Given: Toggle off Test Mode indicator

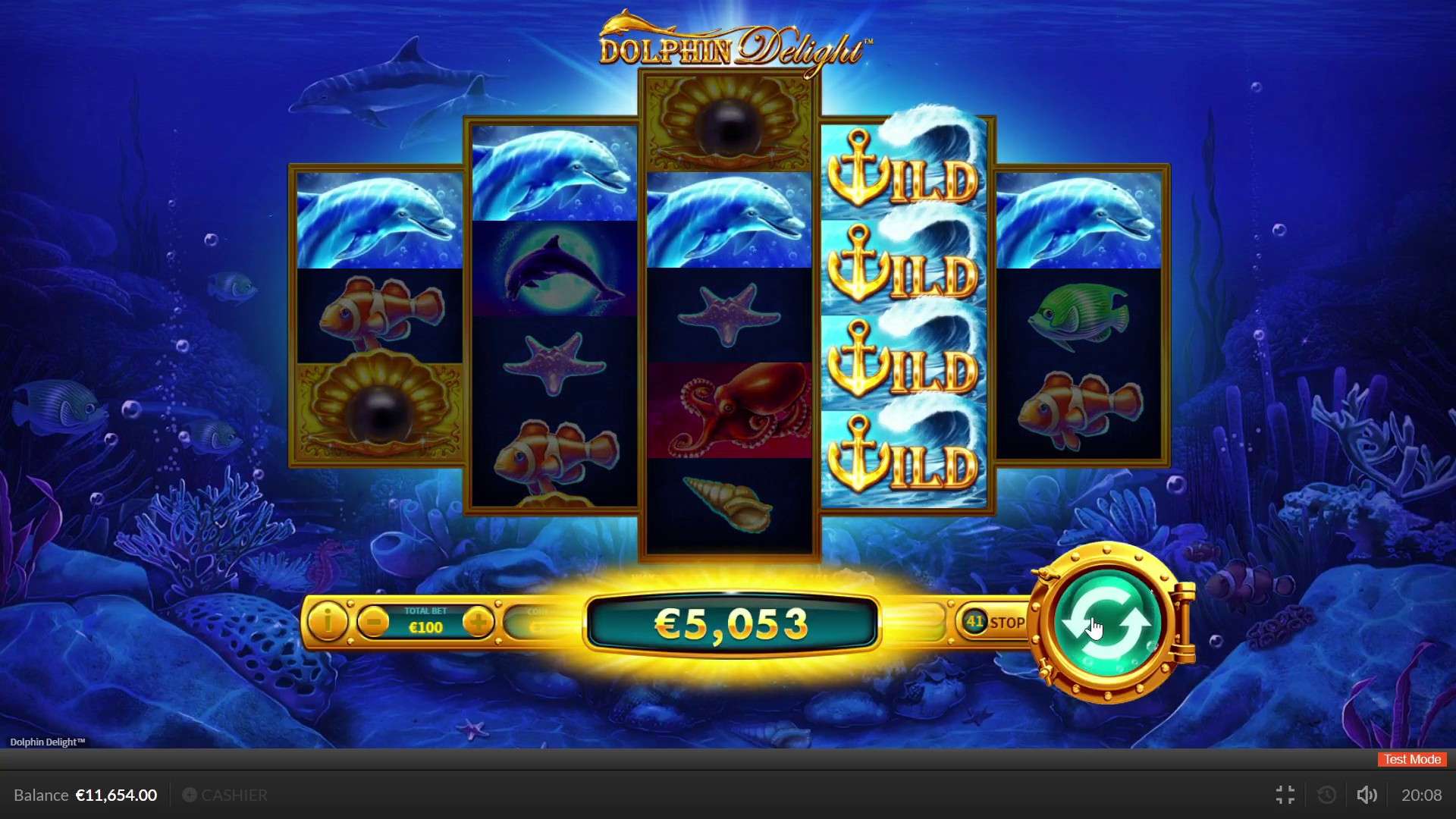Looking at the screenshot, I should tap(1410, 759).
